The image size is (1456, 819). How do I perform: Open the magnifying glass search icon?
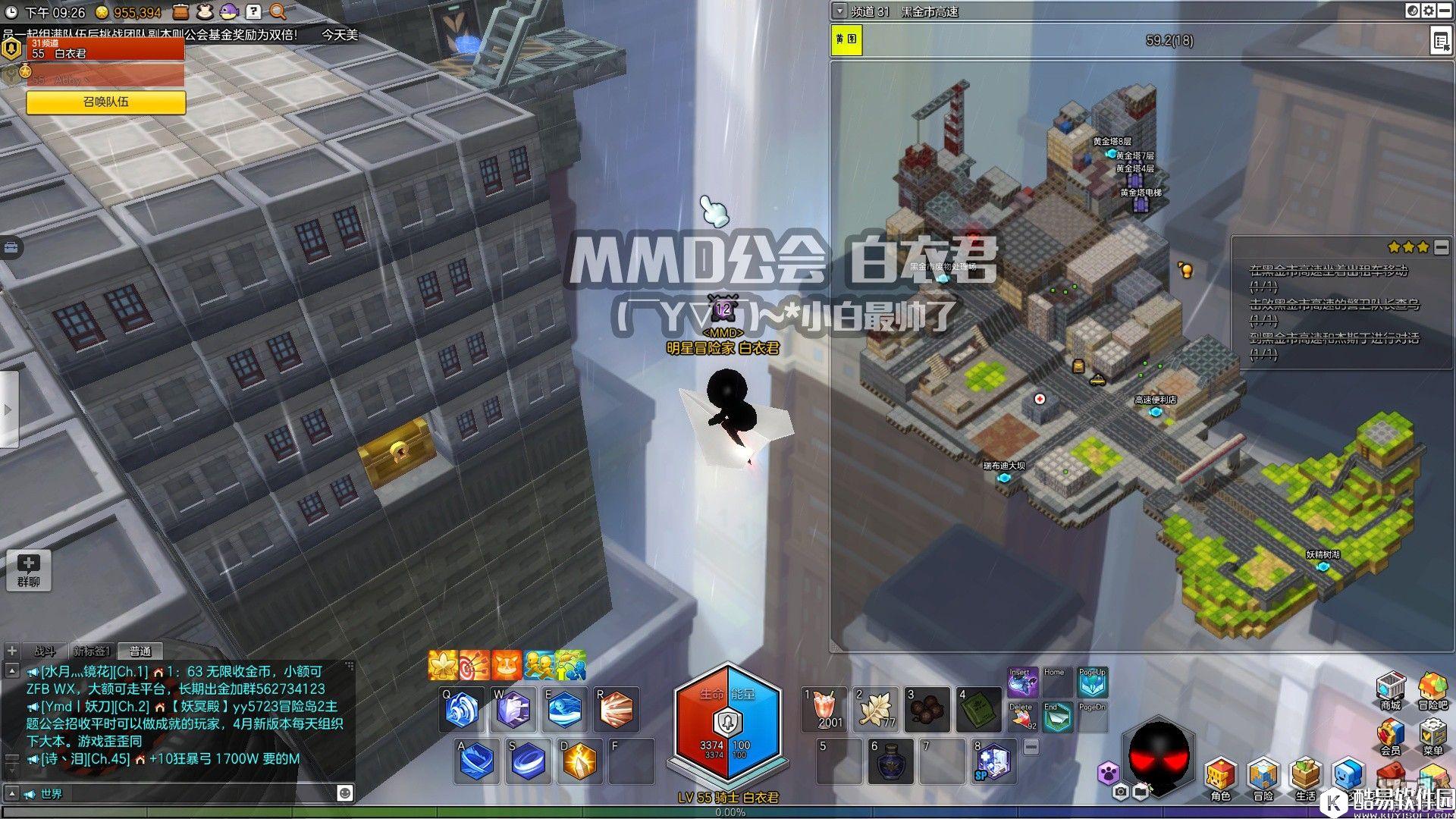pos(278,11)
